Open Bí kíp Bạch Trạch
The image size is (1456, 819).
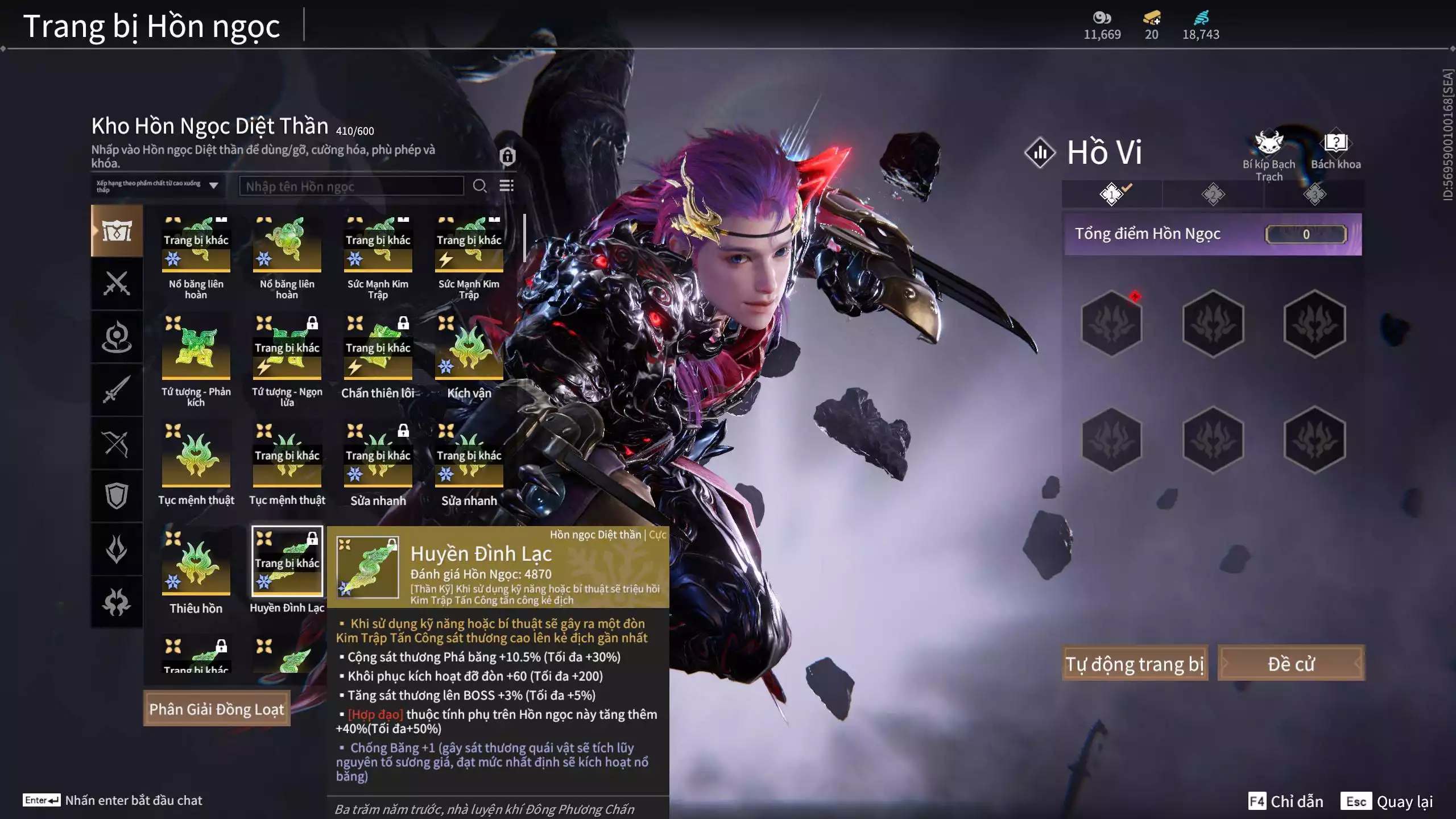[x=1268, y=154]
